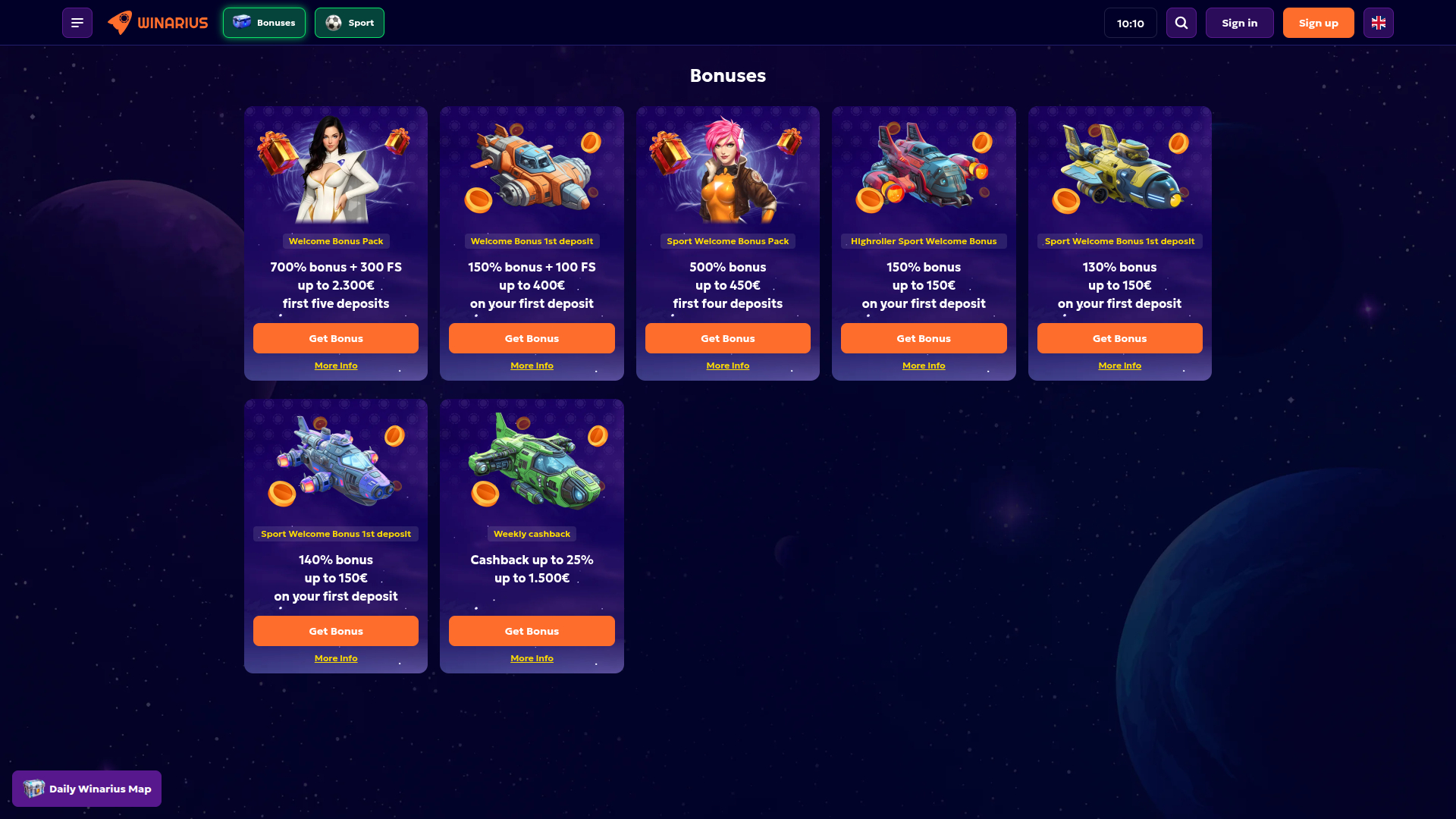The height and width of the screenshot is (819, 1456).
Task: Click the Welcome Bonus Pack character thumbnail
Action: 335,168
